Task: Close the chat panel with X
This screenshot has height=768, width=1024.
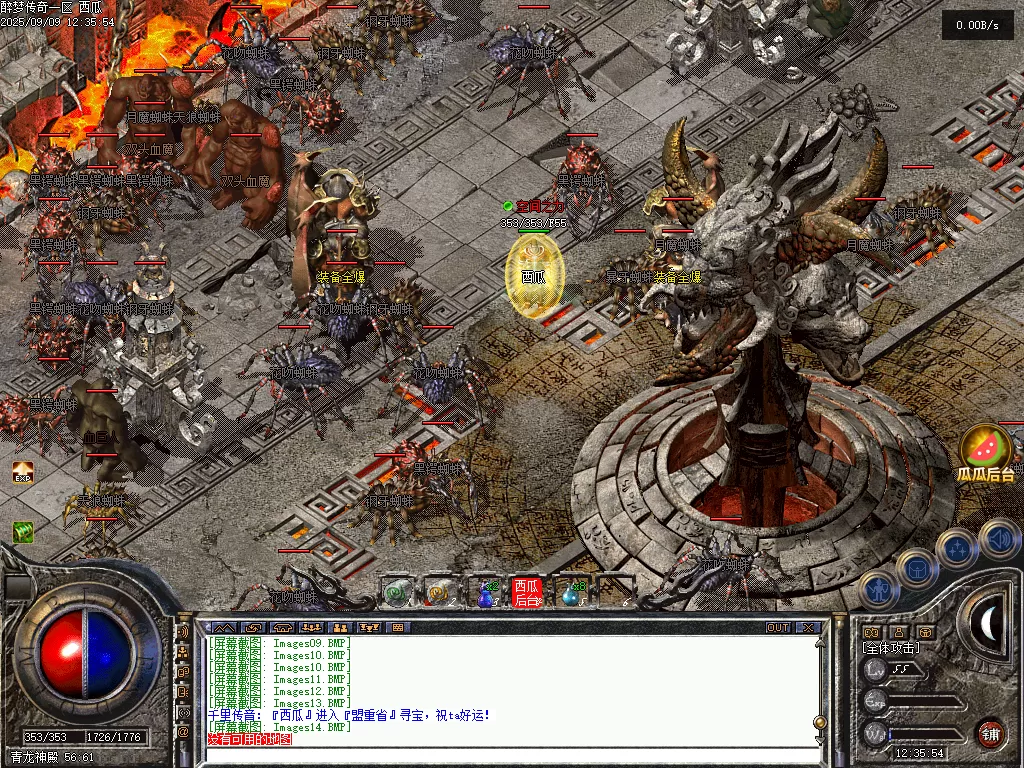Action: click(x=808, y=628)
